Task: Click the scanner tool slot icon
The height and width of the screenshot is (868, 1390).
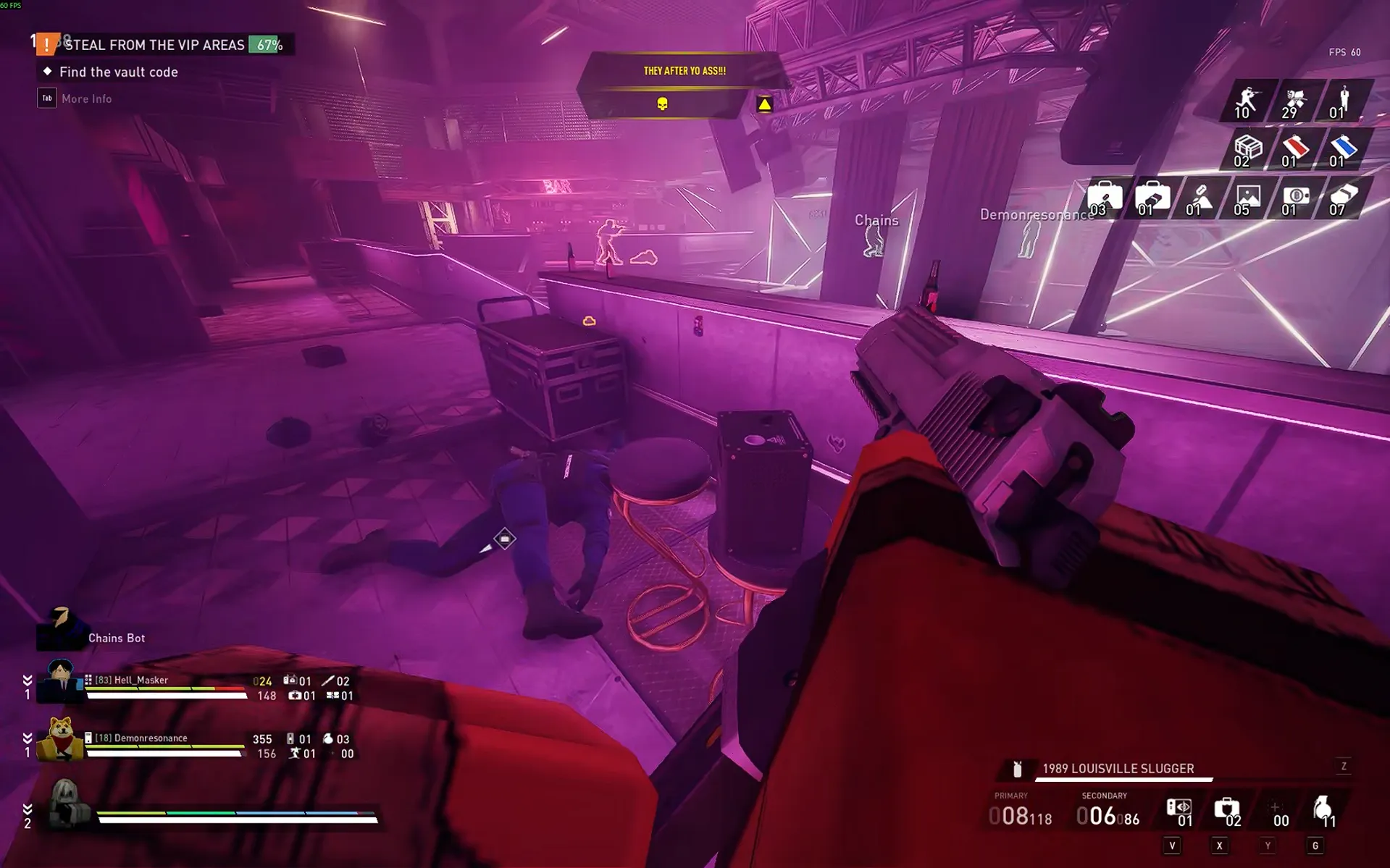Action: (x=1178, y=811)
